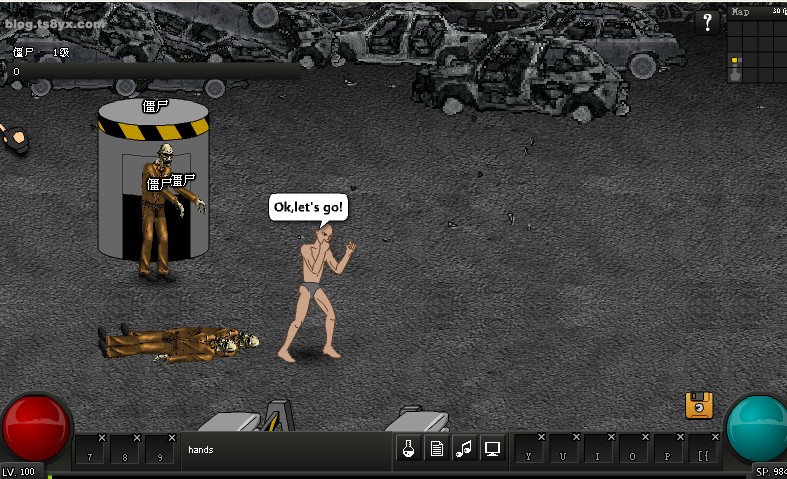787x479 pixels.
Task: Open the document page icon
Action: coord(437,449)
